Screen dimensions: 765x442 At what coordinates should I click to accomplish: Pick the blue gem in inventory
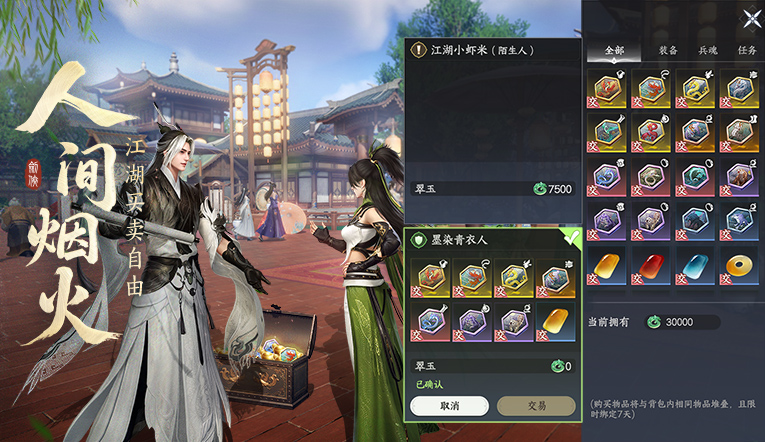pos(696,265)
